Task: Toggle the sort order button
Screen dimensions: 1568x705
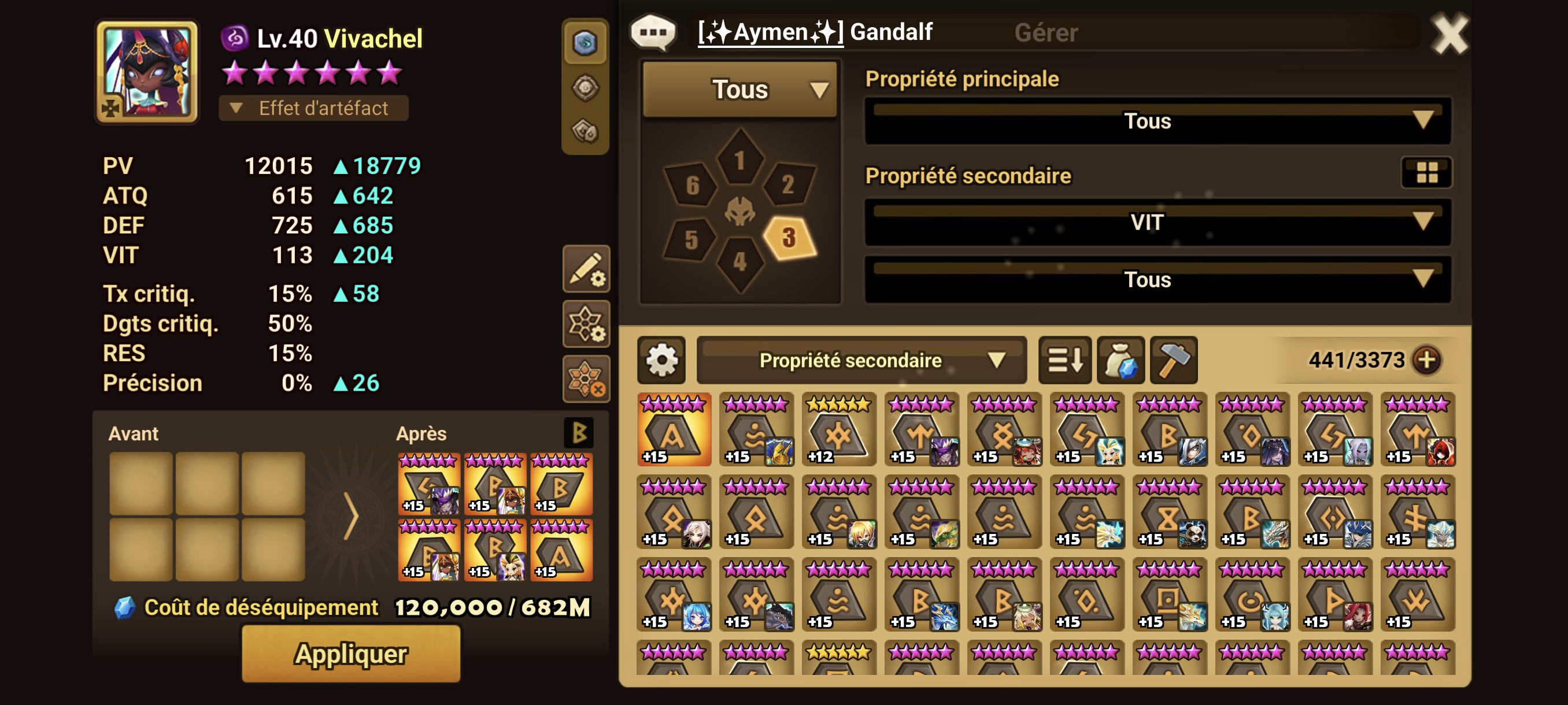Action: tap(1064, 360)
